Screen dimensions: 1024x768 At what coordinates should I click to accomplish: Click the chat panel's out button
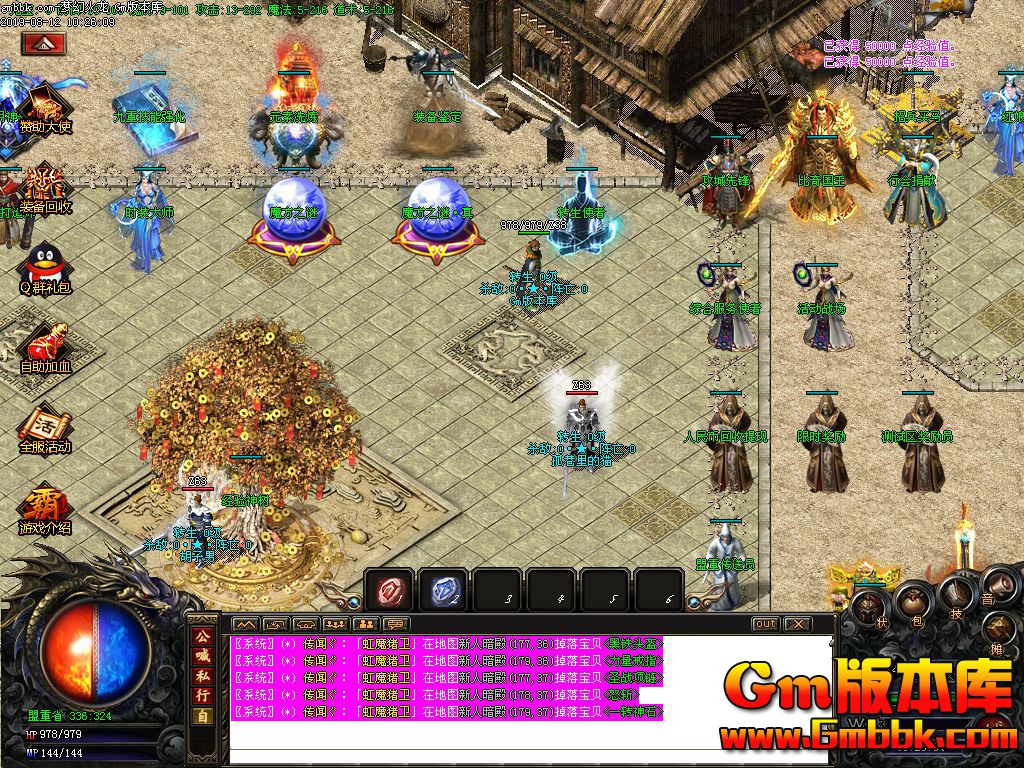pos(765,624)
